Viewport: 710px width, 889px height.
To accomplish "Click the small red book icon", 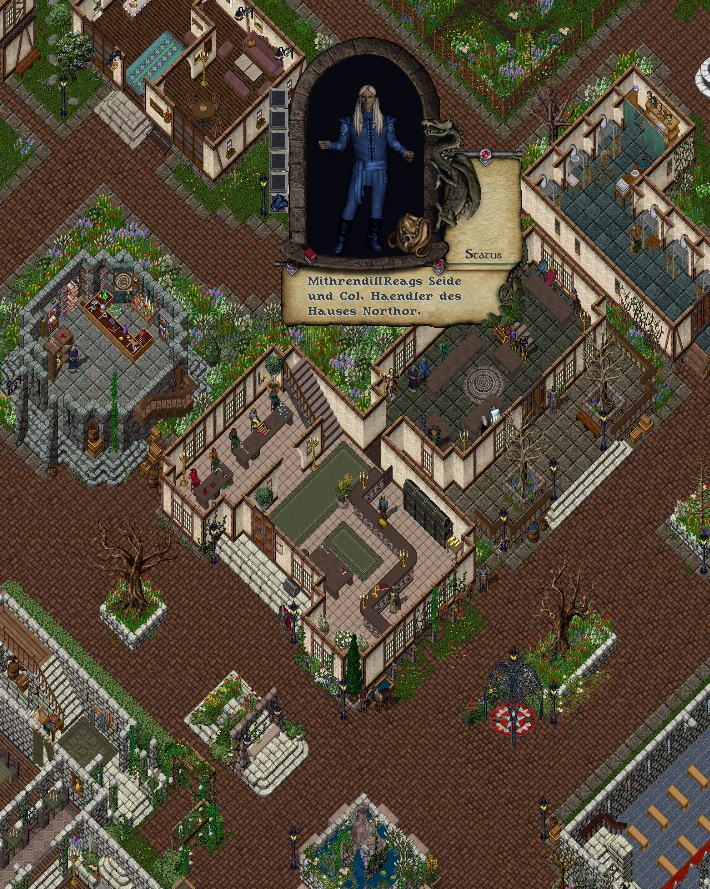I will coord(310,256).
